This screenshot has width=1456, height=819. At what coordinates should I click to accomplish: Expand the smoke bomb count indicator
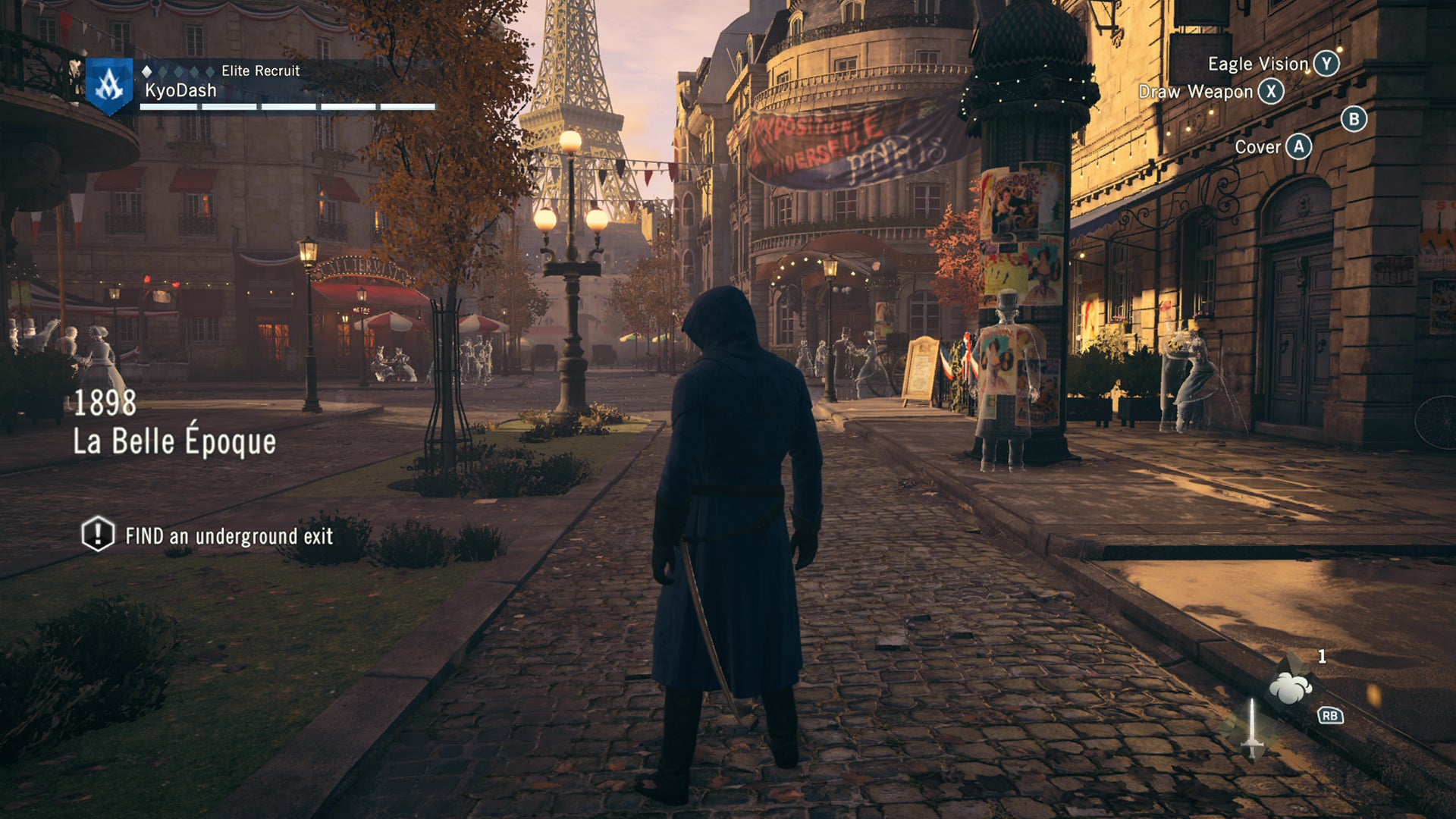(1323, 658)
